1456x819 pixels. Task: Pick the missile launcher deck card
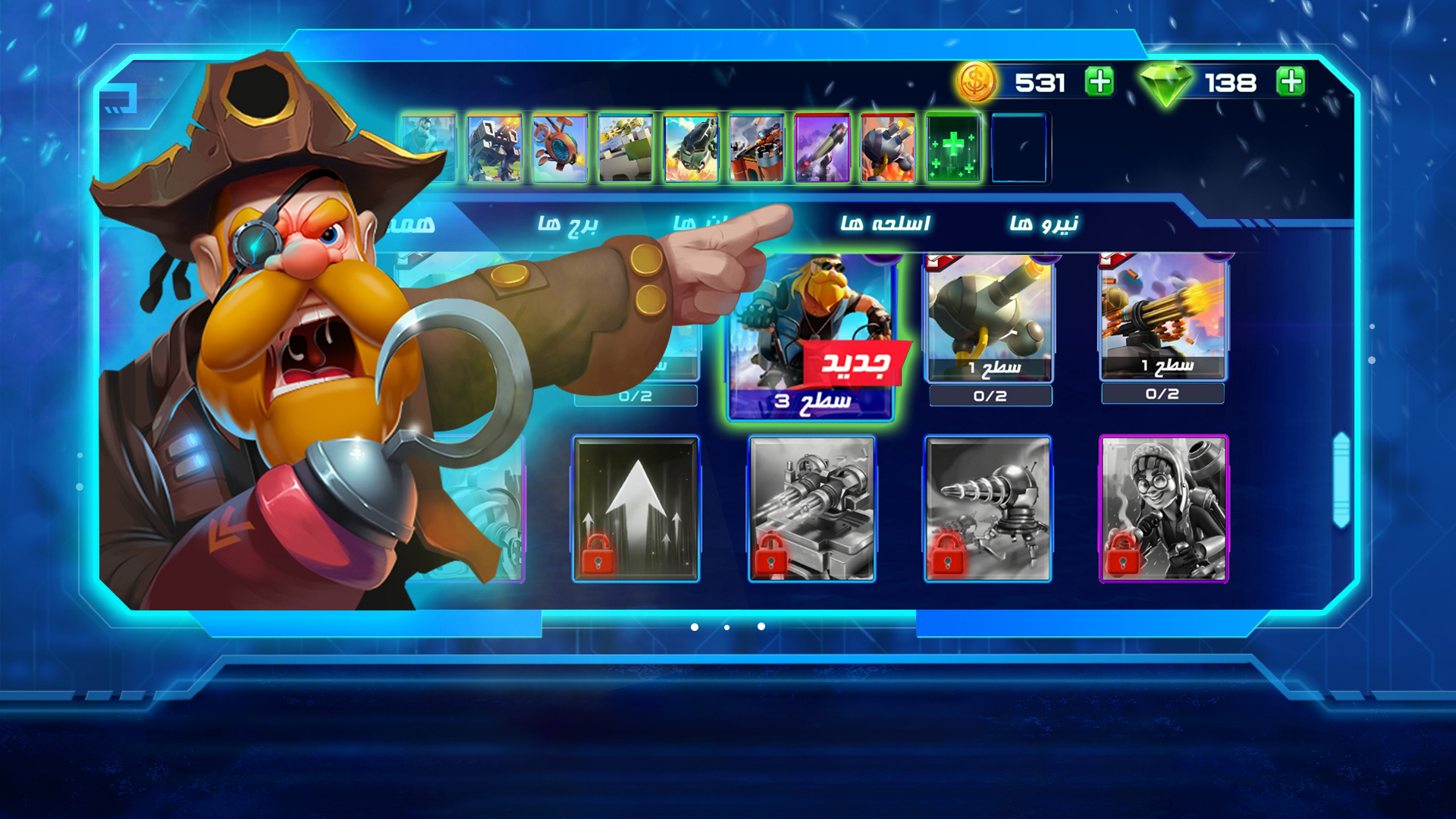(x=822, y=149)
